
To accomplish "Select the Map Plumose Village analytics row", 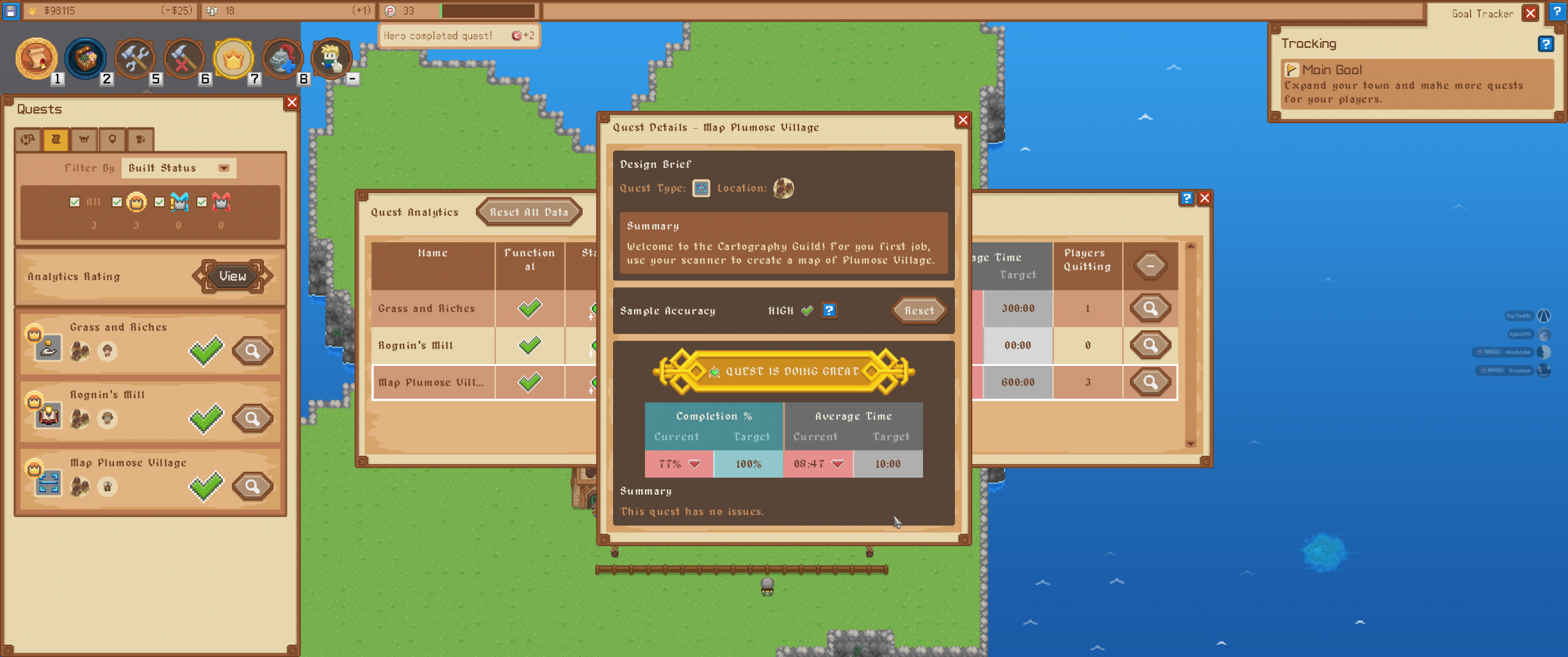I will pos(431,382).
